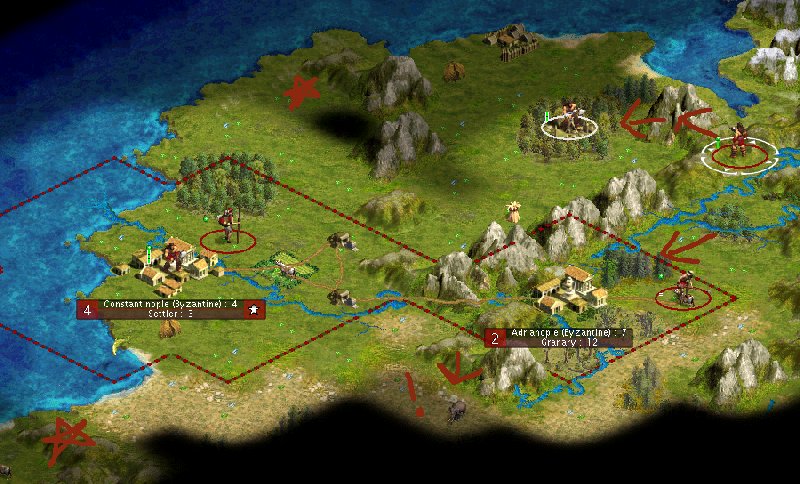Select Adrianople's population number 2 box
Screen dimensions: 800x484
[x=493, y=338]
